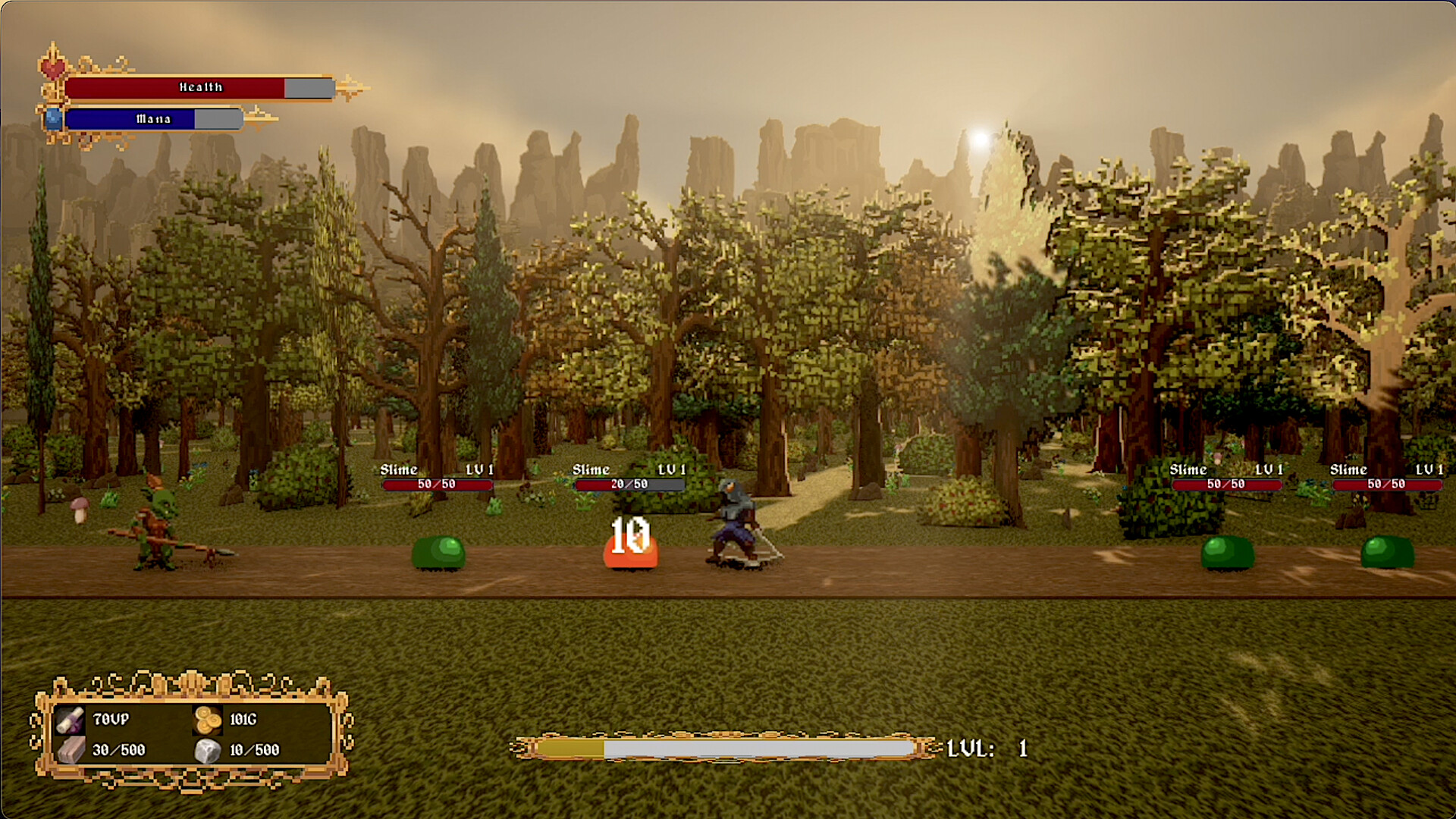Click the LVL: 1 level indicator
Viewport: 1456px width, 819px height.
986,747
